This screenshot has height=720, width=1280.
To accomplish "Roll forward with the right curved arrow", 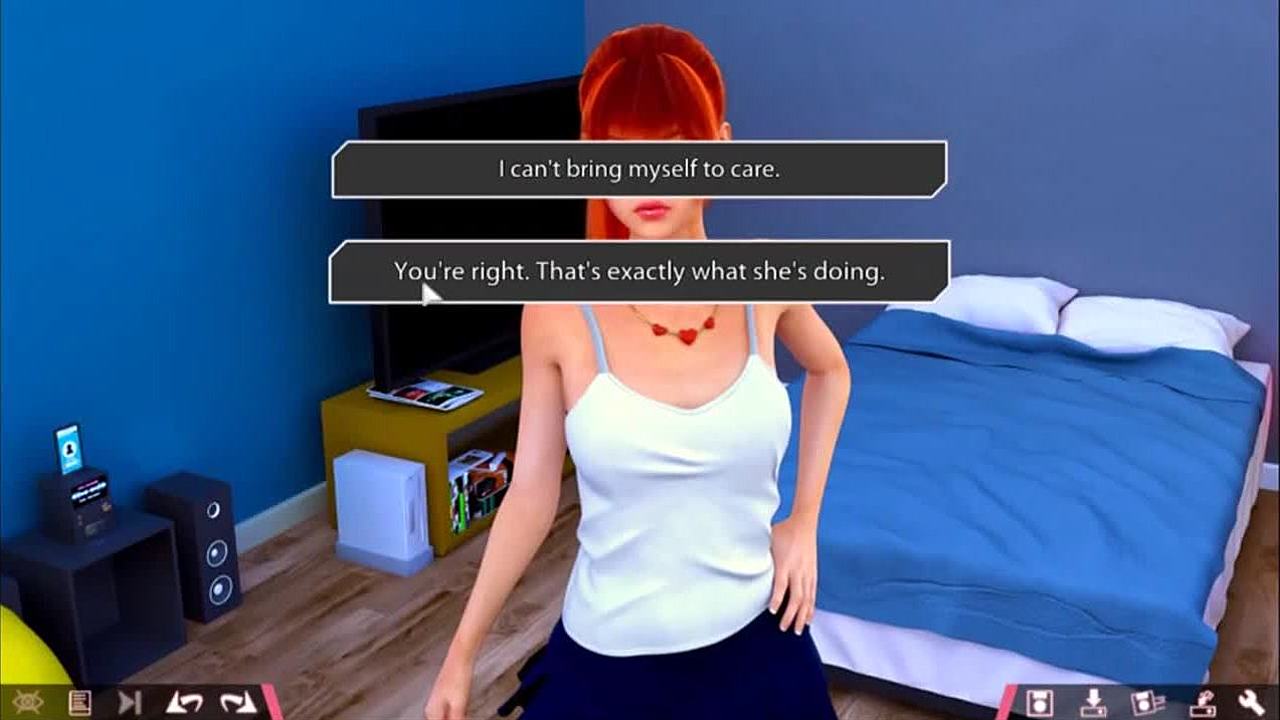I will pyautogui.click(x=238, y=702).
